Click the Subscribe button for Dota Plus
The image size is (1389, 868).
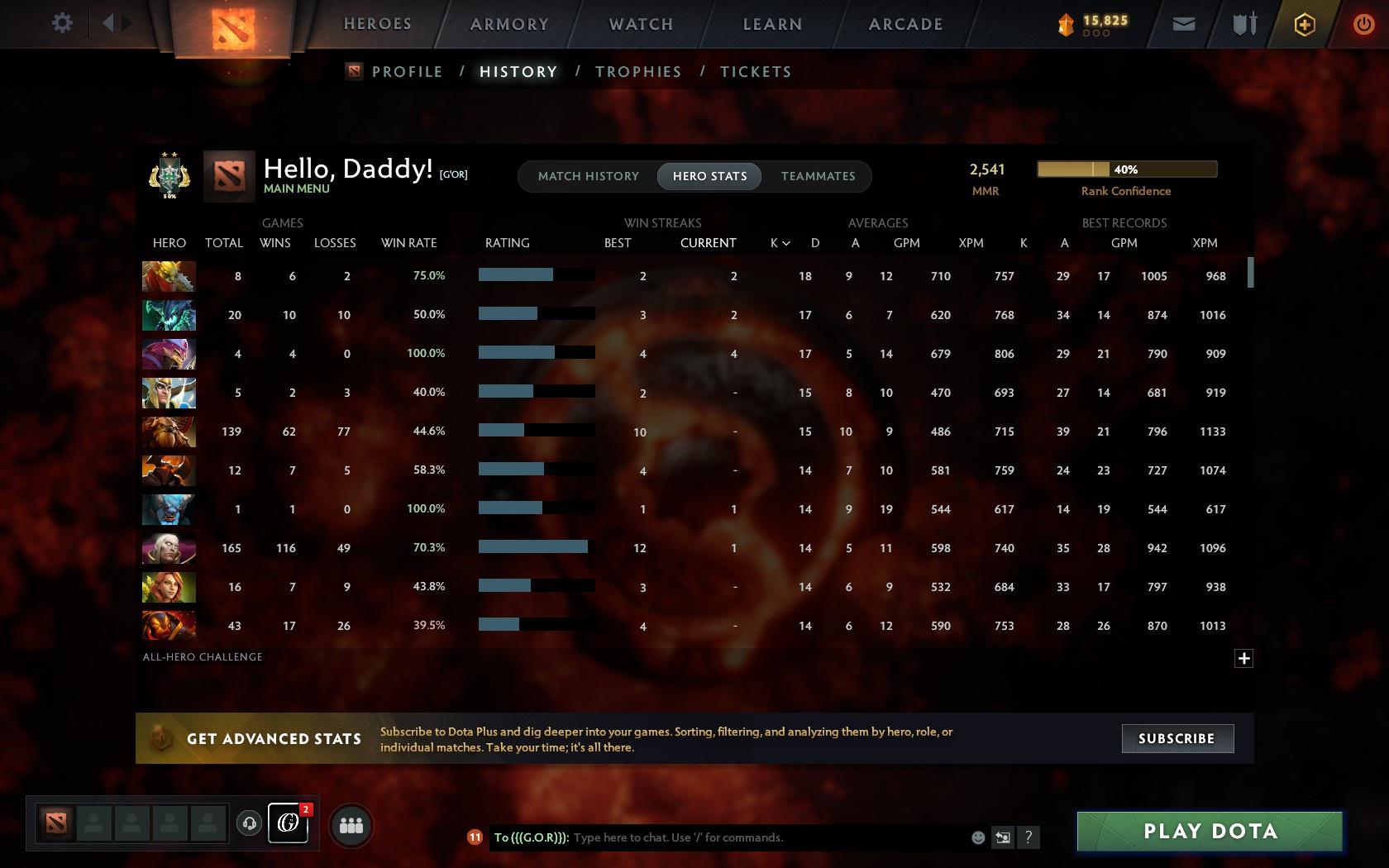pos(1177,738)
